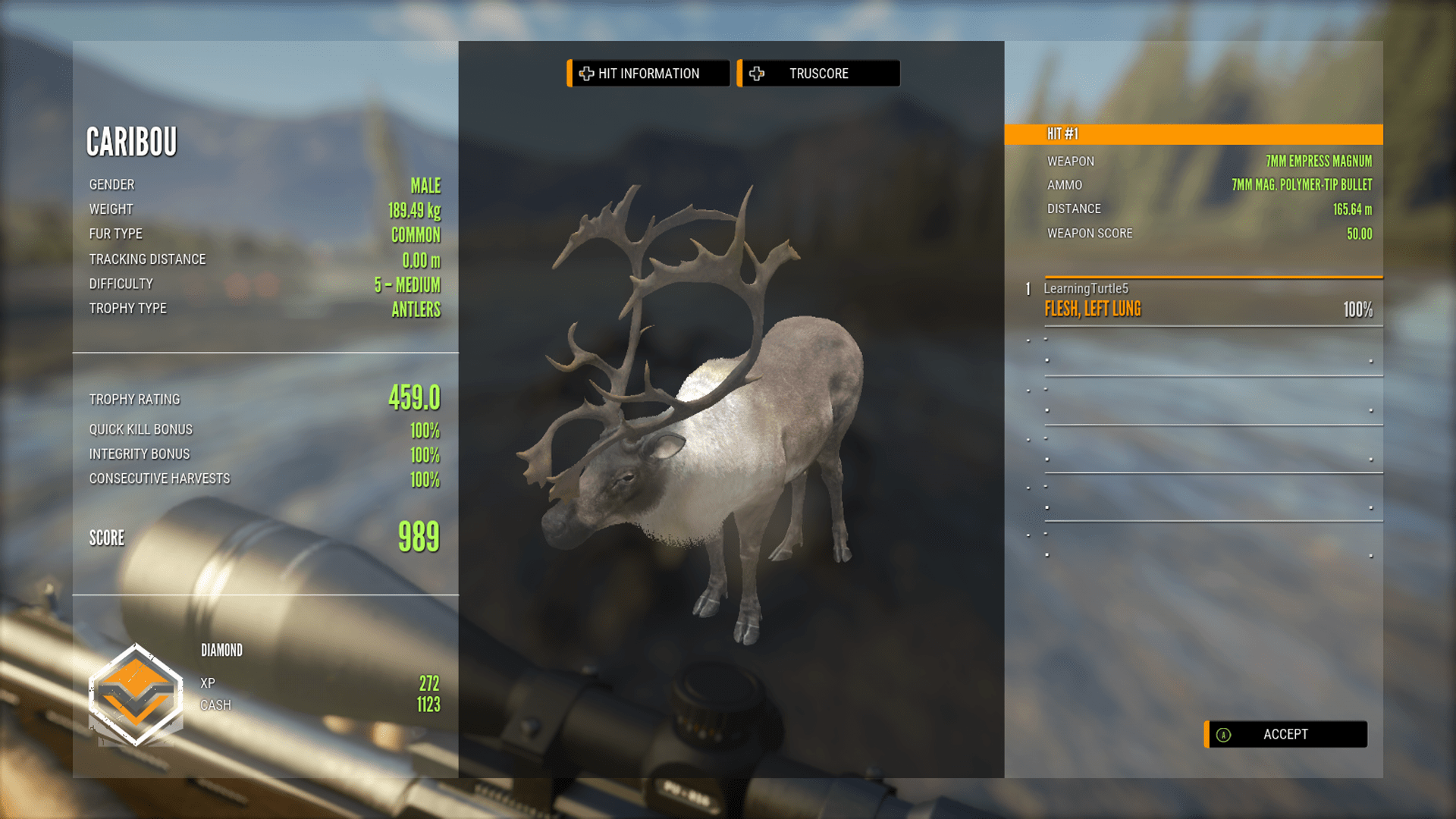Image resolution: width=1456 pixels, height=819 pixels.
Task: Click the CASH amount of 1123
Action: 427,704
